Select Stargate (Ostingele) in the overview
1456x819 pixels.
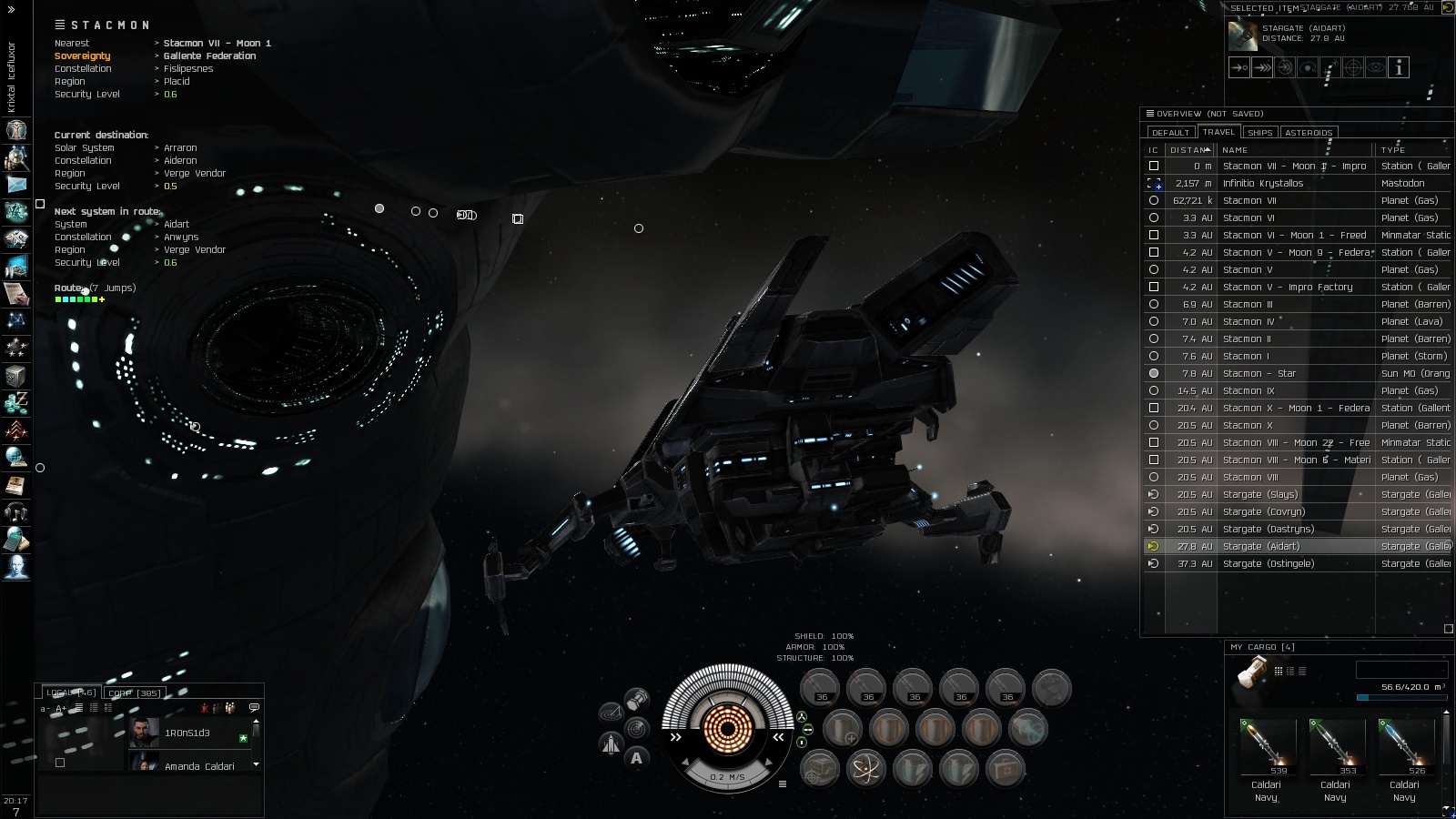pyautogui.click(x=1269, y=564)
